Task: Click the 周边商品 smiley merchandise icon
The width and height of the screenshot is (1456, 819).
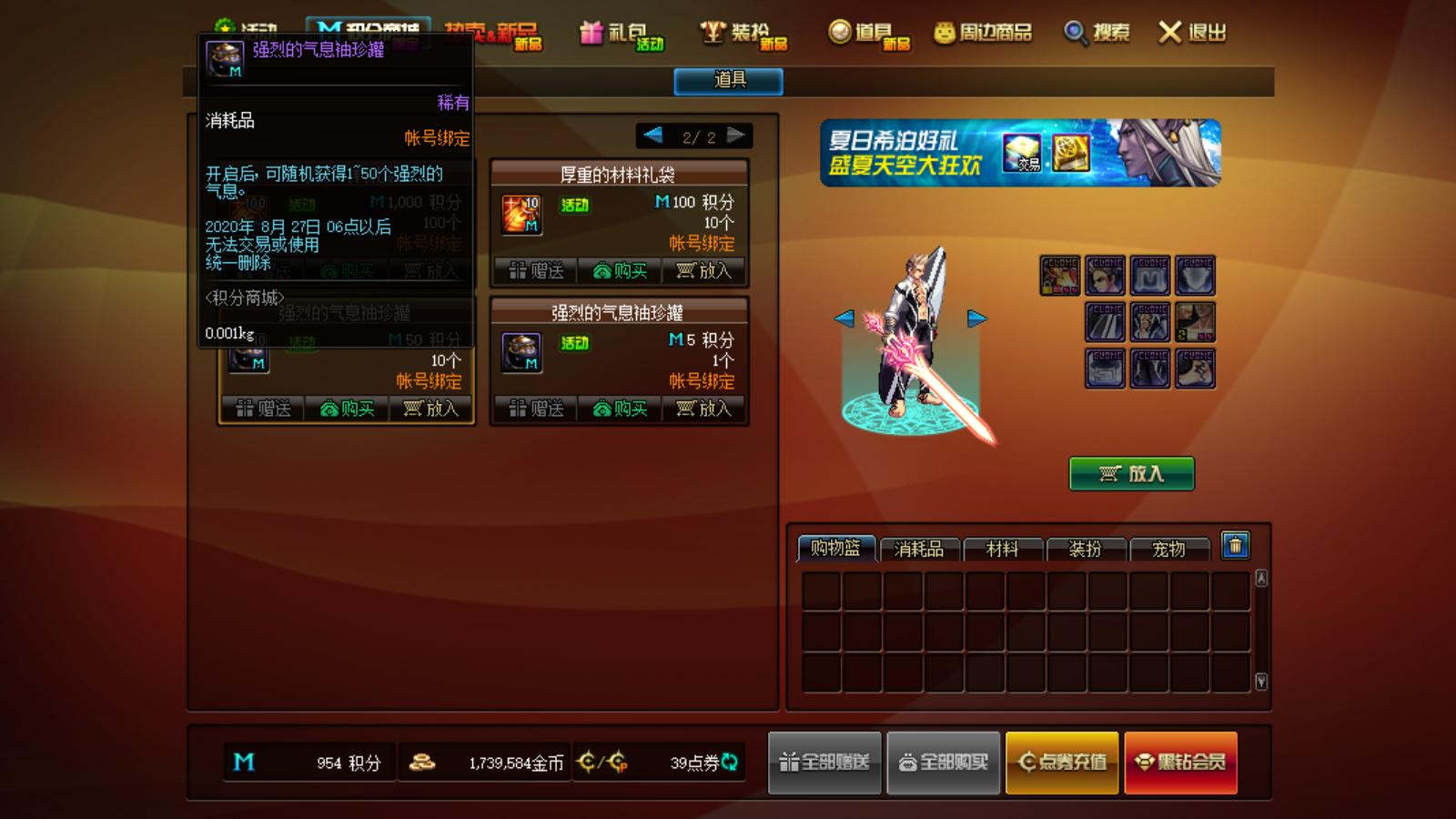Action: coord(944,32)
